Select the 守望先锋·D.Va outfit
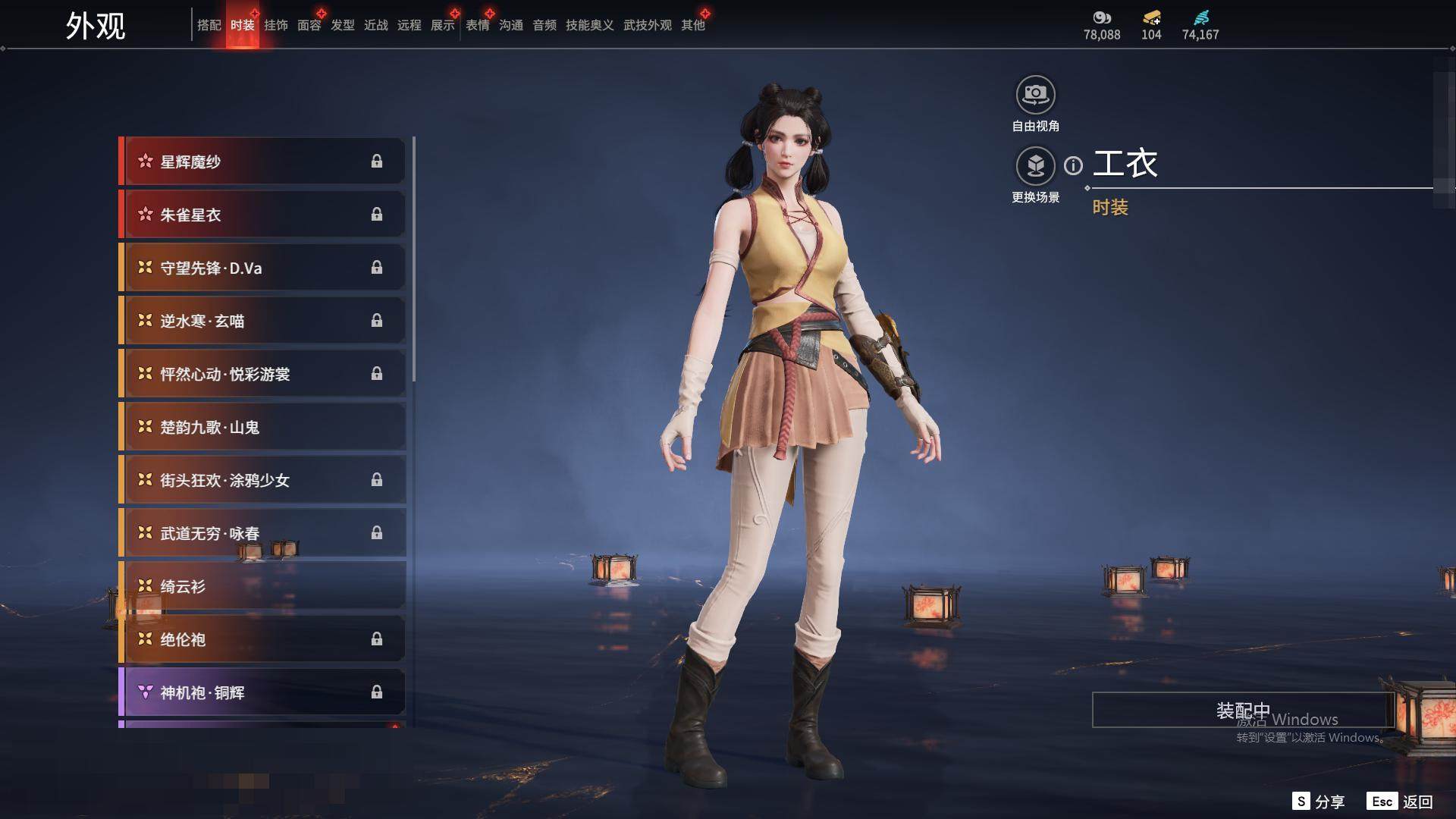1456x819 pixels. click(262, 268)
